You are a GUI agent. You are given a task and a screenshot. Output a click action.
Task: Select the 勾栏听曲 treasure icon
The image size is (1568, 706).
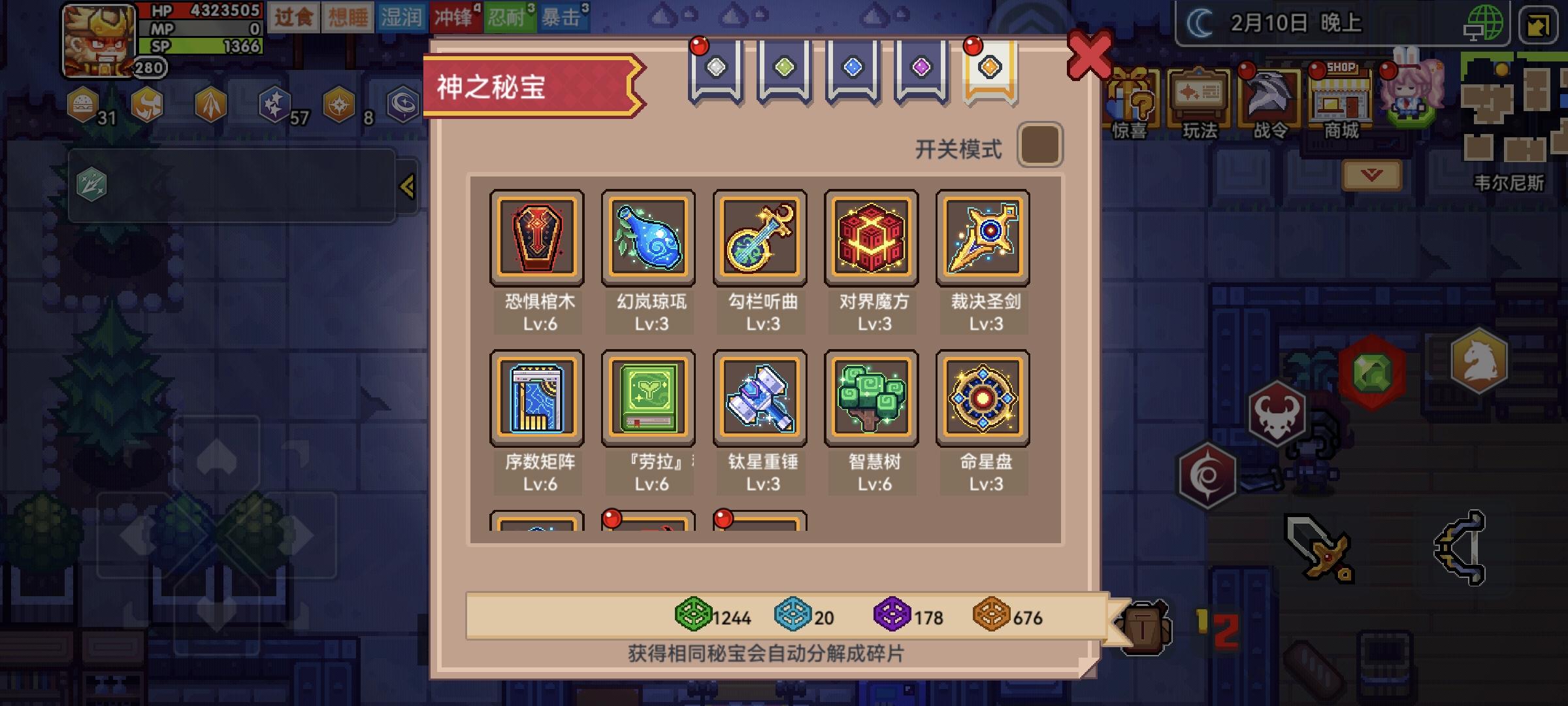[x=760, y=237]
